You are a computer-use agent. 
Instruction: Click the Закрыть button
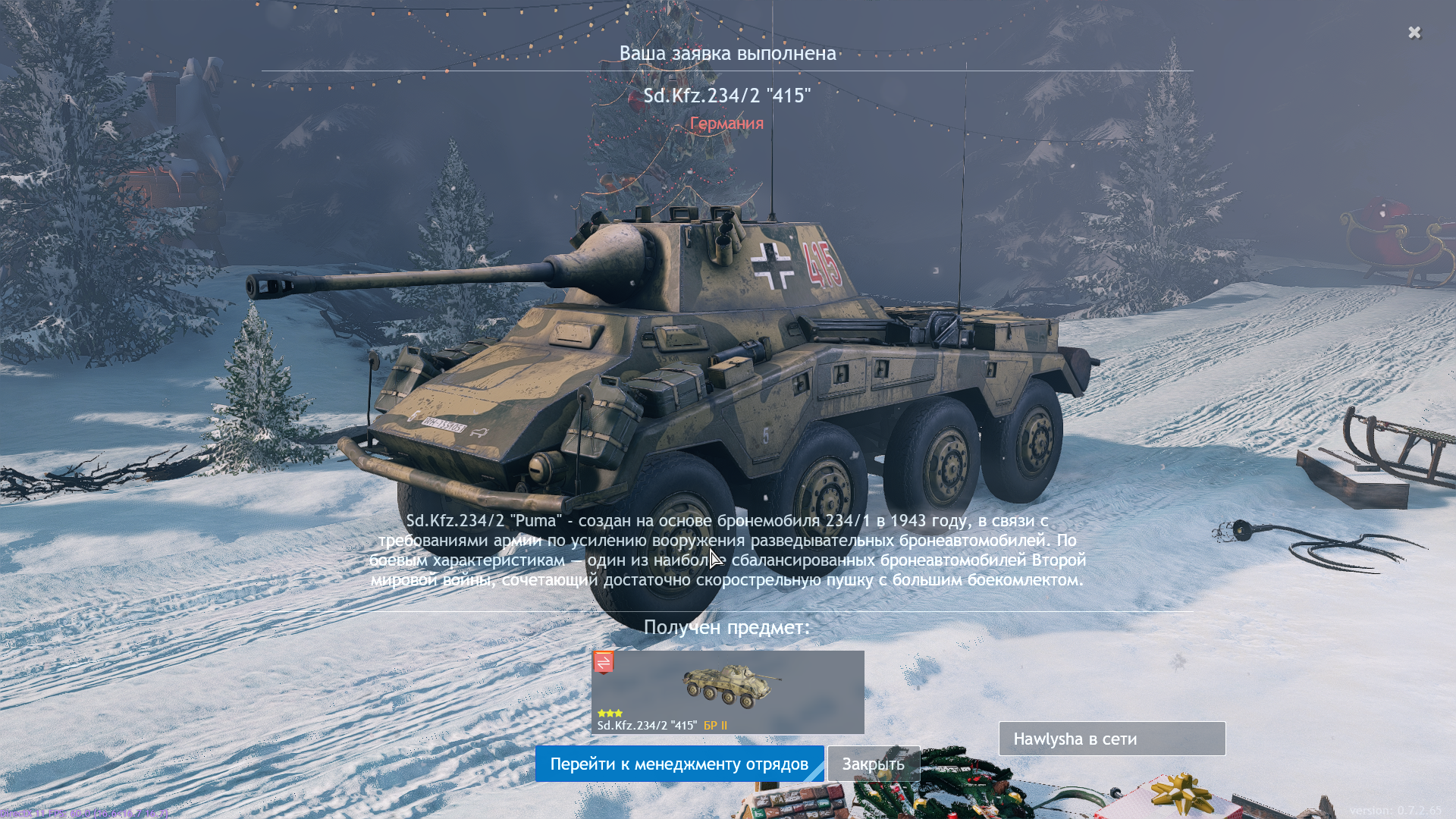pyautogui.click(x=873, y=764)
